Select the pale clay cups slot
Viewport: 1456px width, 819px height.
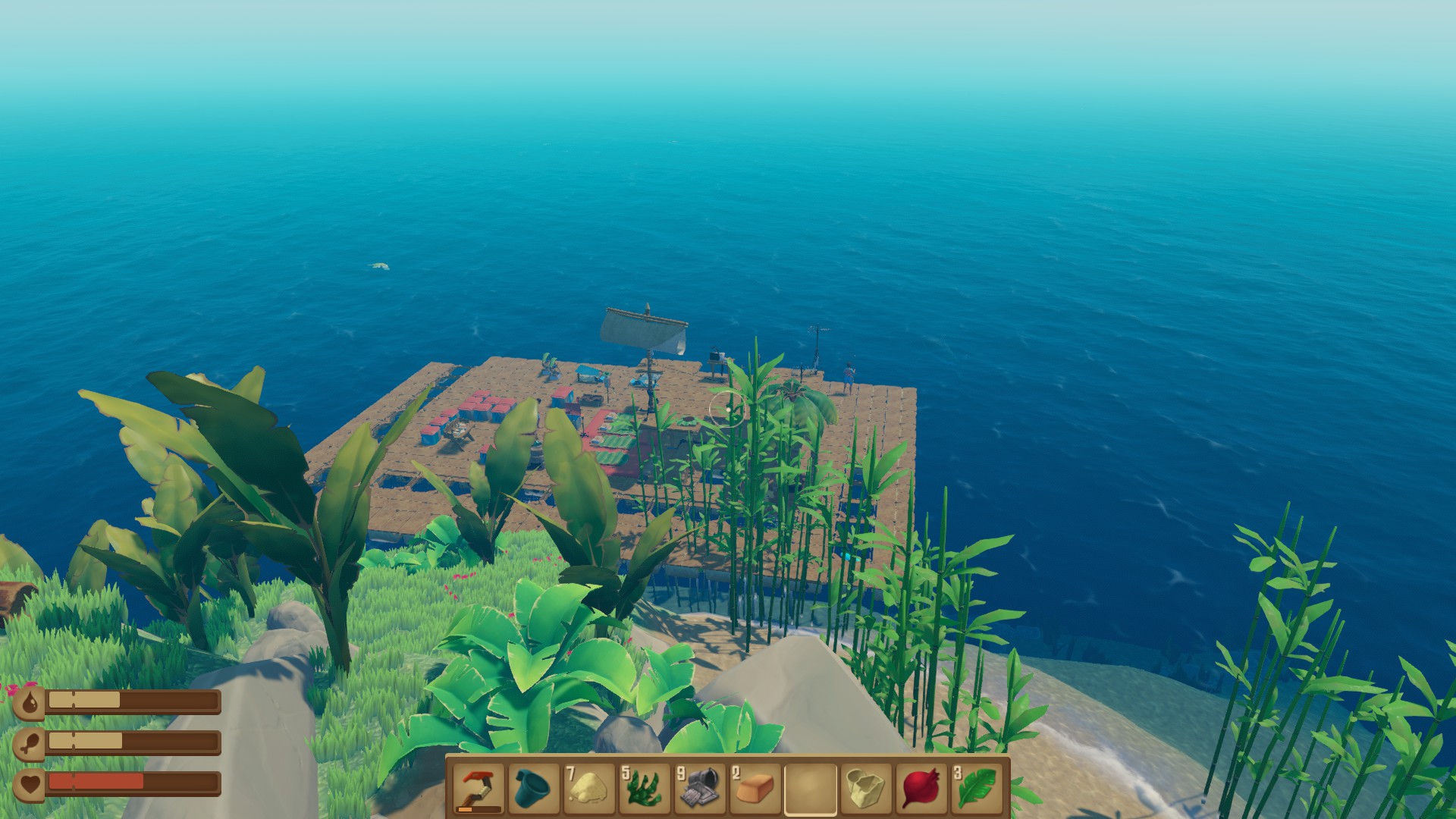tap(866, 788)
